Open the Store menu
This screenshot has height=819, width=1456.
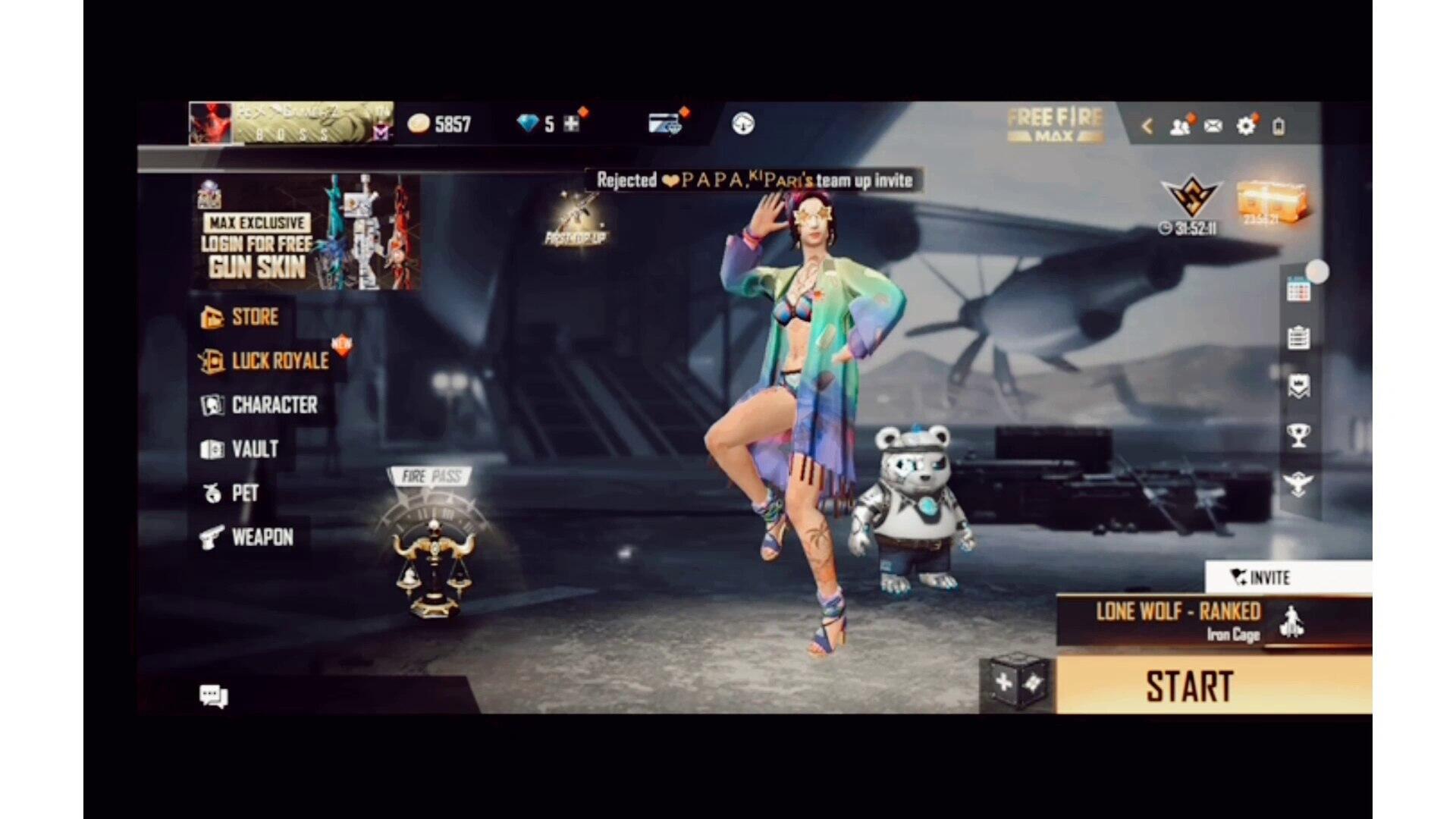click(240, 317)
